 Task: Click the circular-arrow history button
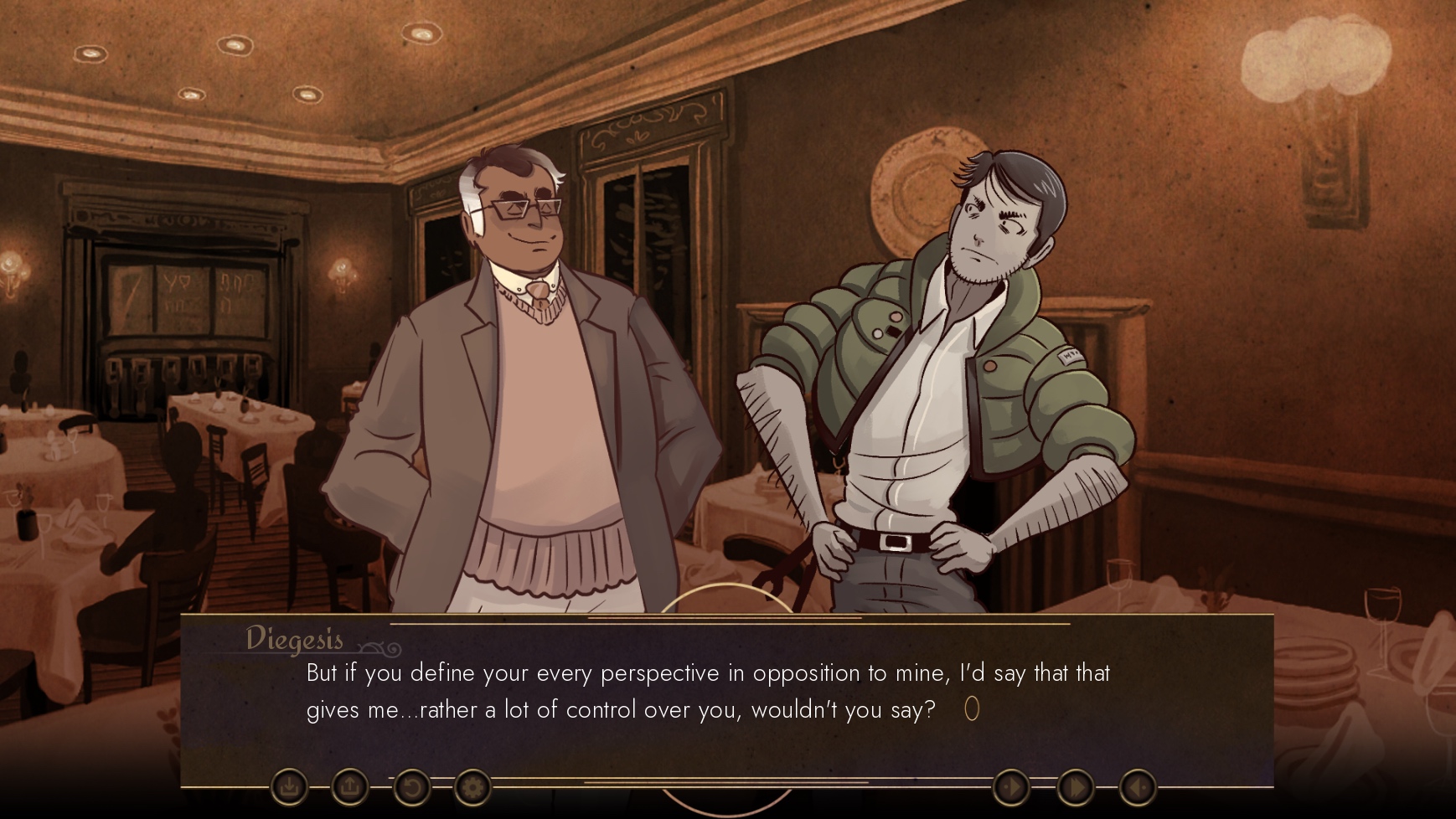click(411, 787)
